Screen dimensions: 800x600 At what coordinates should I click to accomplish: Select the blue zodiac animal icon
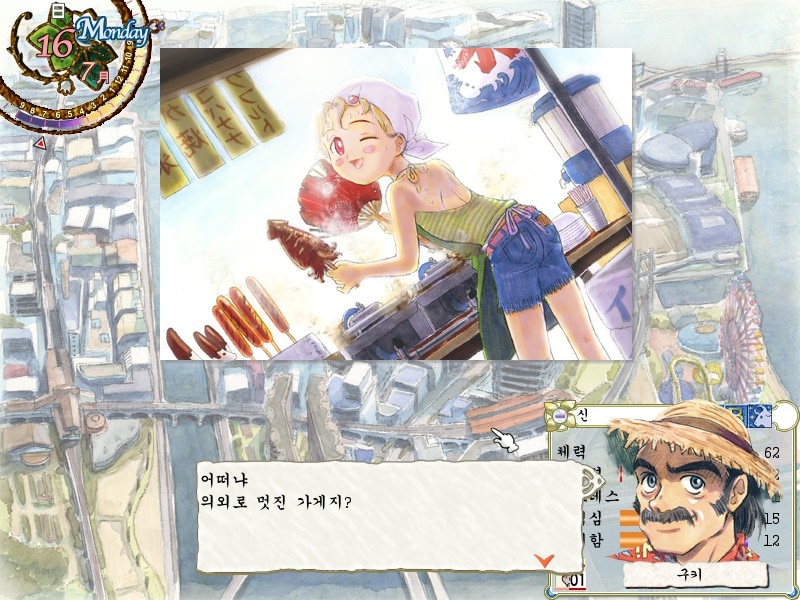(762, 415)
